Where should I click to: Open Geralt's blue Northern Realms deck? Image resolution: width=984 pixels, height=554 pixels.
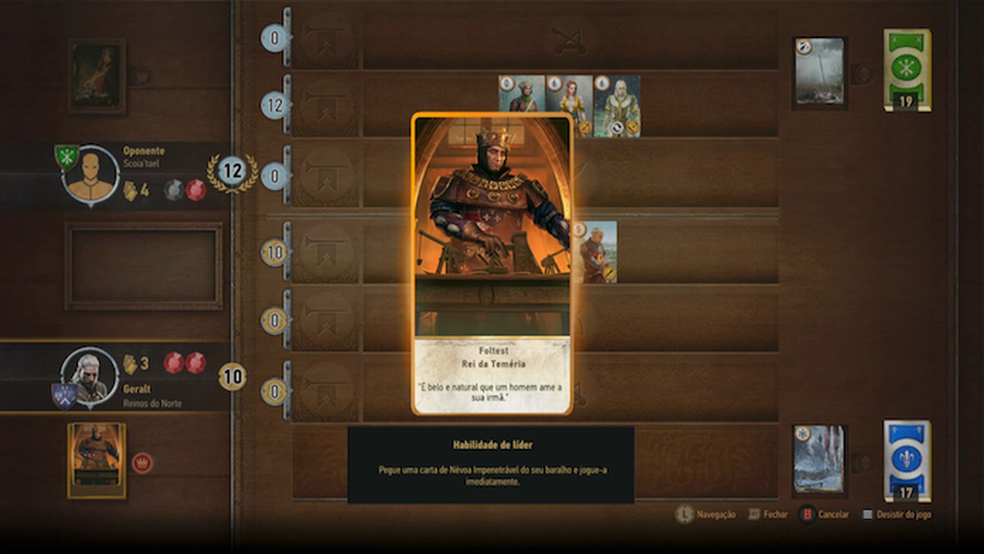pyautogui.click(x=907, y=460)
